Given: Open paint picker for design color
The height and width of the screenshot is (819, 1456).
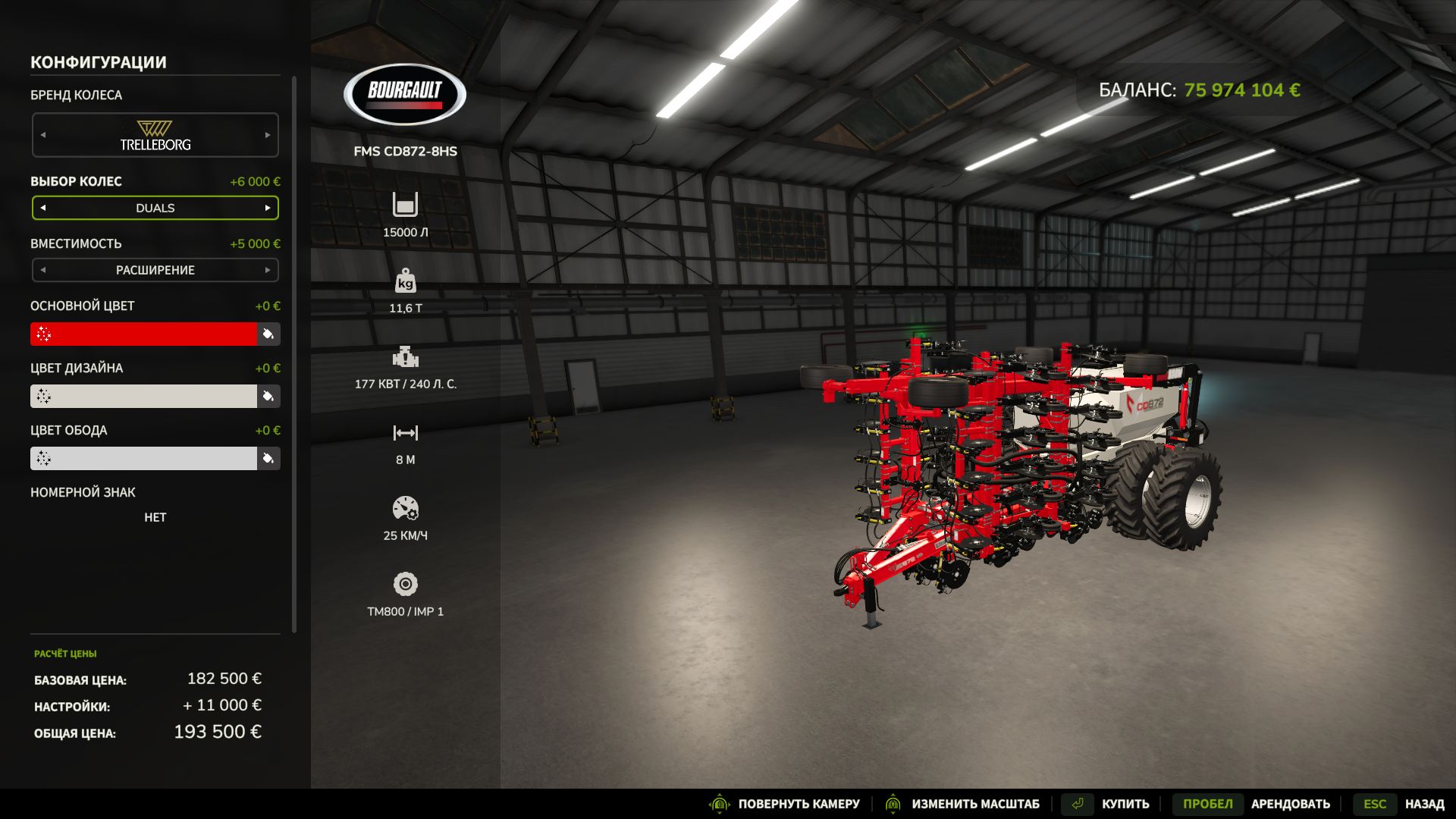Looking at the screenshot, I should pos(268,396).
